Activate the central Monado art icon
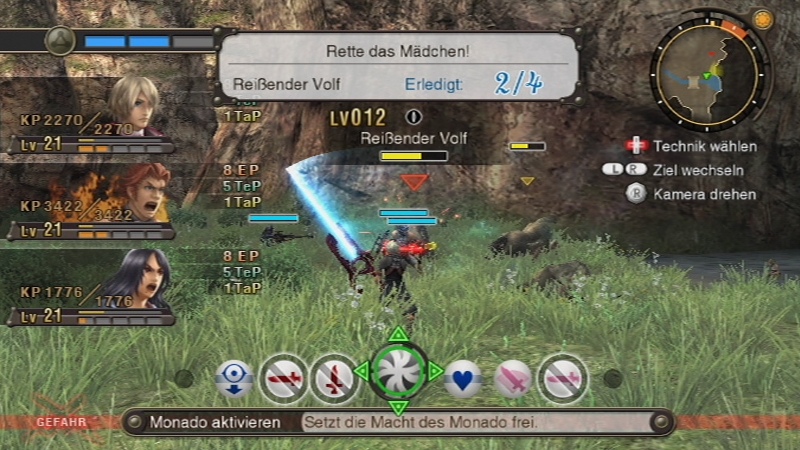The image size is (800, 450). tap(398, 371)
